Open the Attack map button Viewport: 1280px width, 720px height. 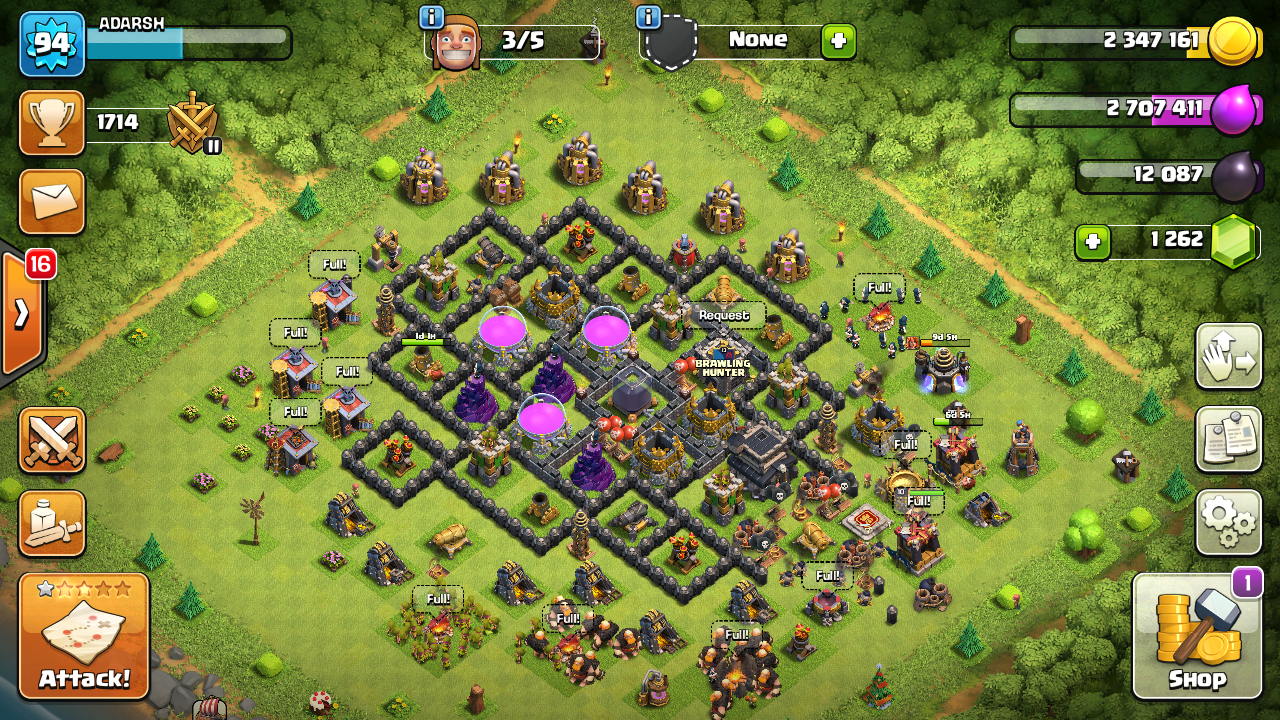click(x=84, y=636)
